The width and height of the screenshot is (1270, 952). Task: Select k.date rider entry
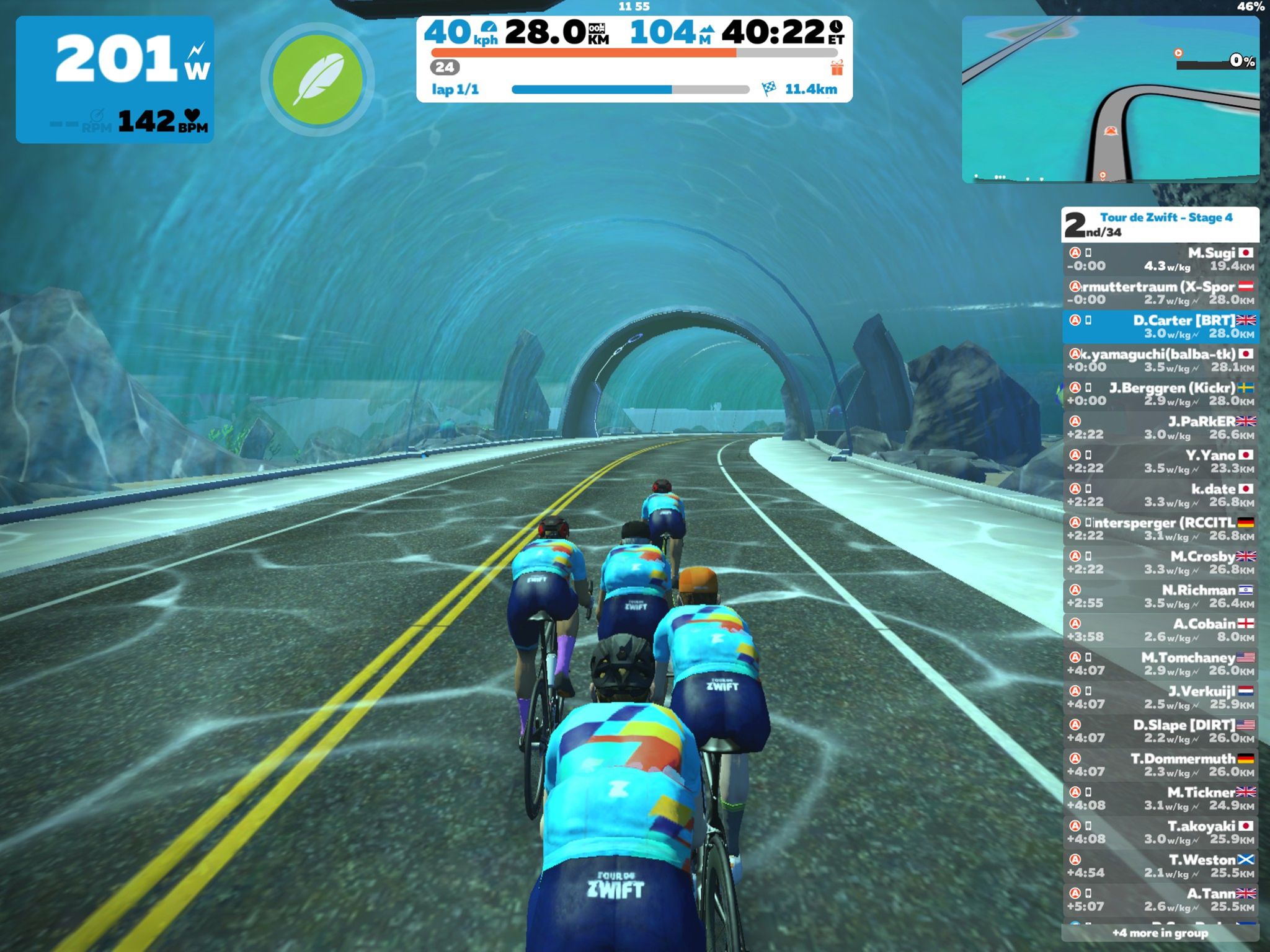1160,495
